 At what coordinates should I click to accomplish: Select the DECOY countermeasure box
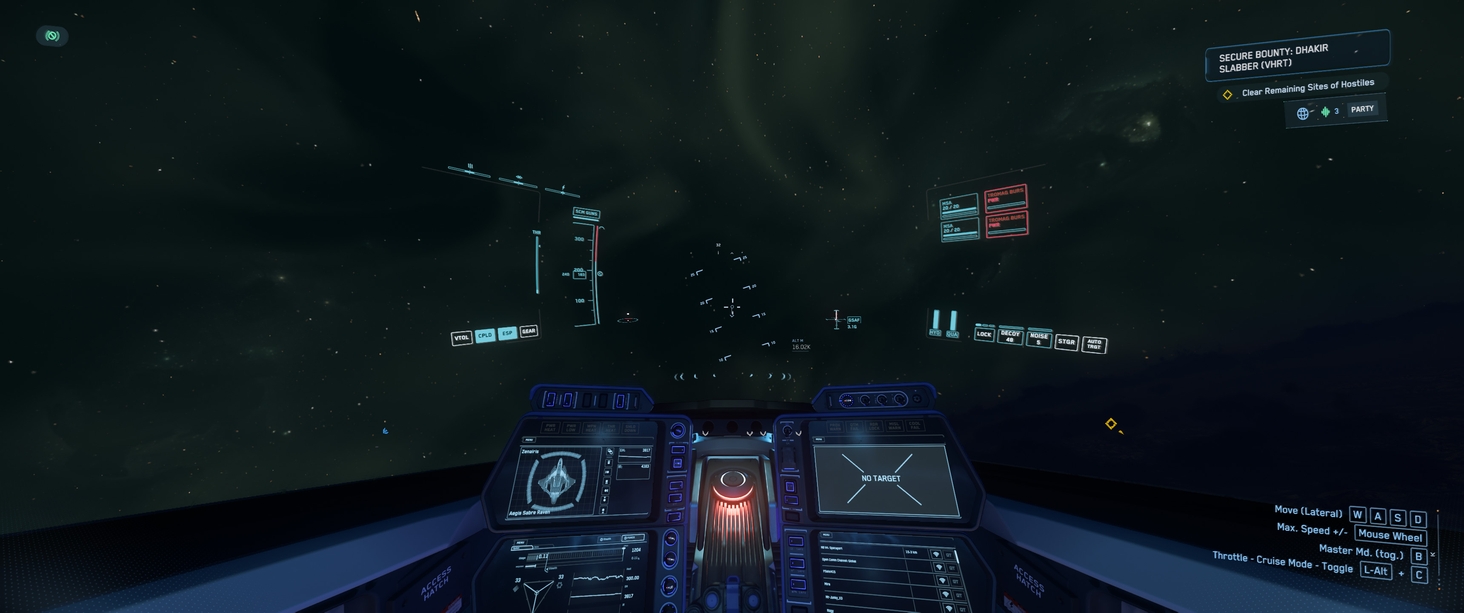[x=1011, y=336]
